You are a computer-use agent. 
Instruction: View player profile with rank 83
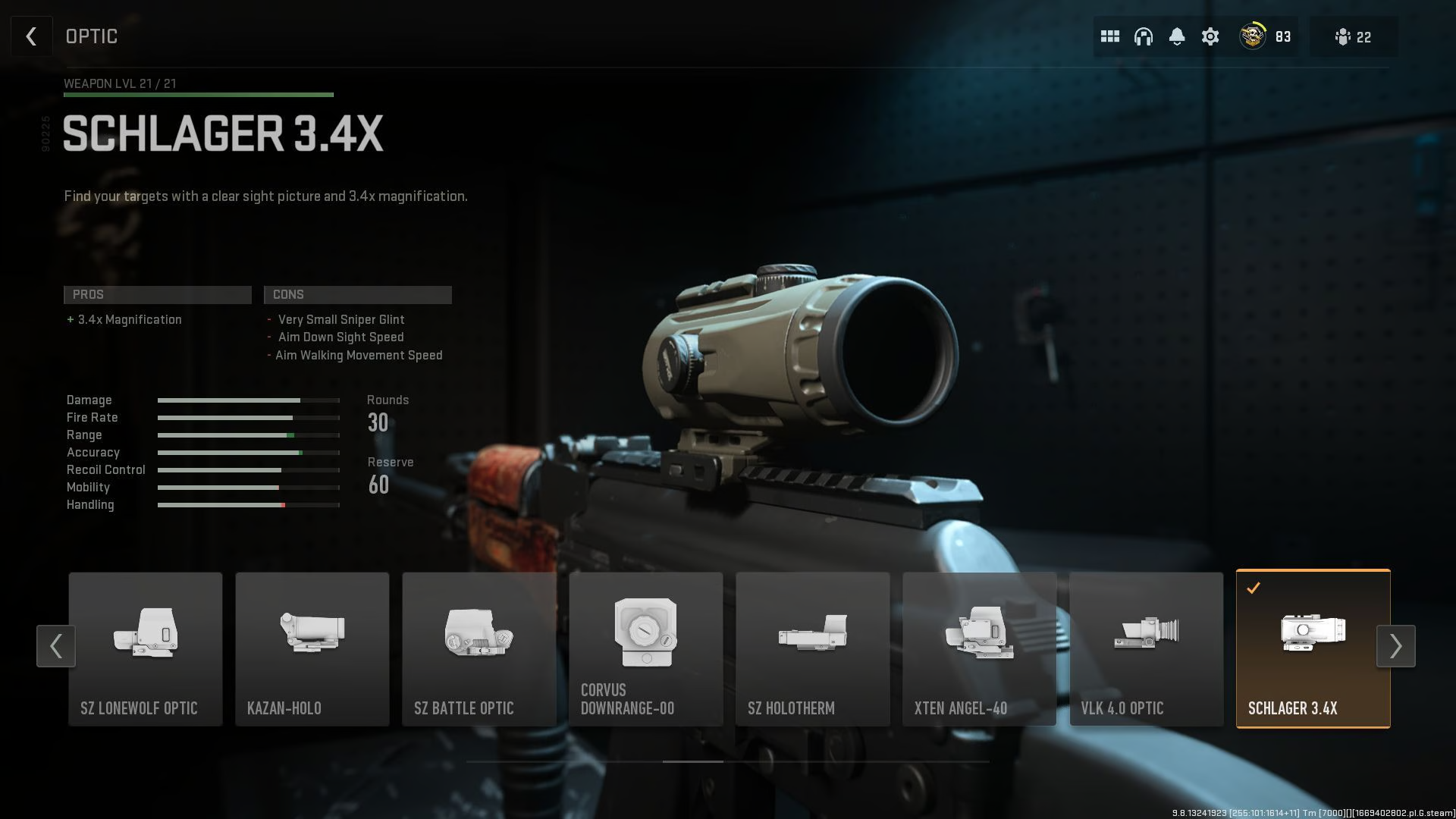pyautogui.click(x=1264, y=36)
